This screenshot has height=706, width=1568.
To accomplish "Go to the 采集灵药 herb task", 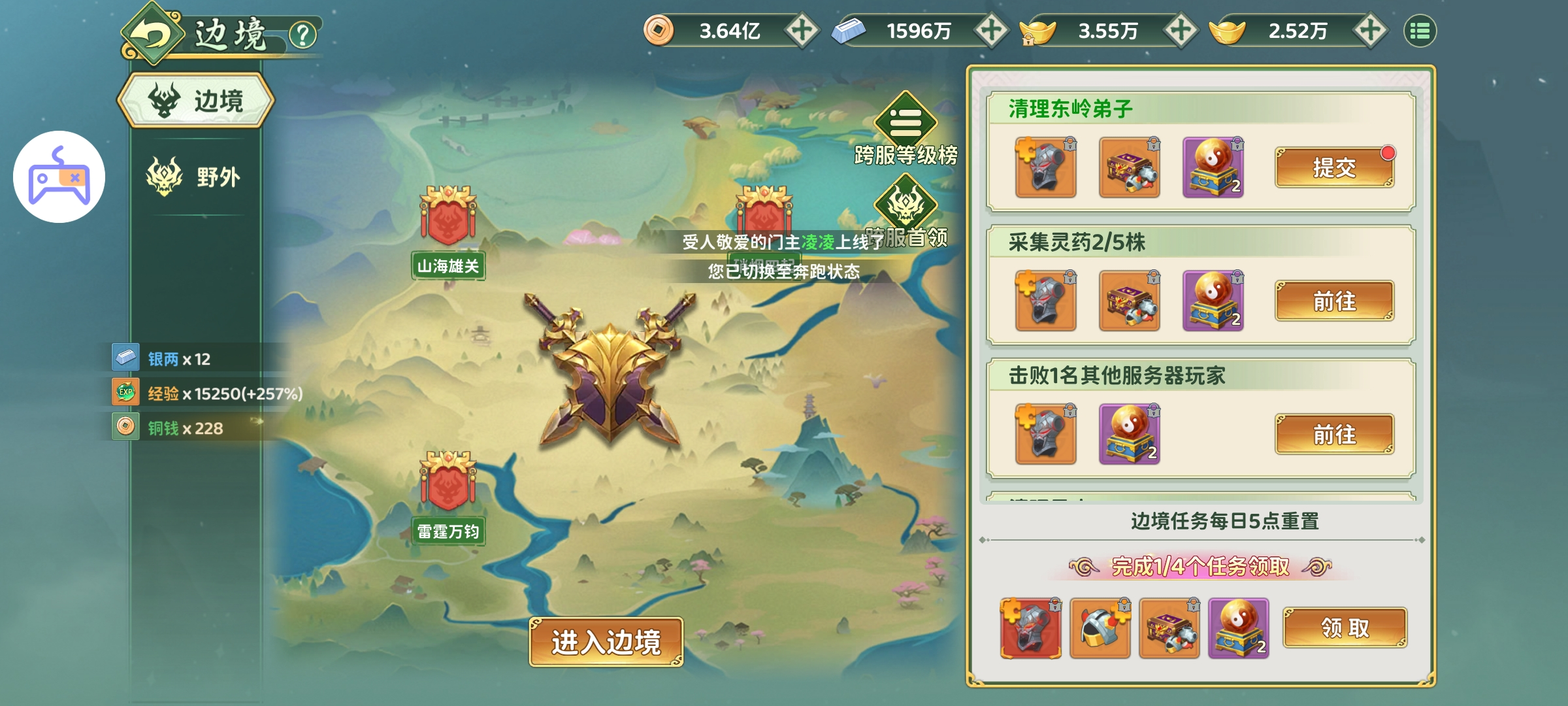I will pos(1334,301).
